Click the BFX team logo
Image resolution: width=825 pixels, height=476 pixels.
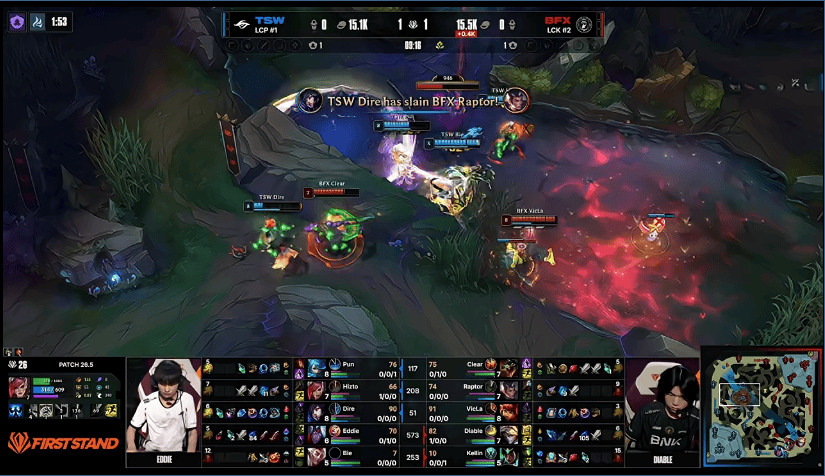click(x=583, y=23)
